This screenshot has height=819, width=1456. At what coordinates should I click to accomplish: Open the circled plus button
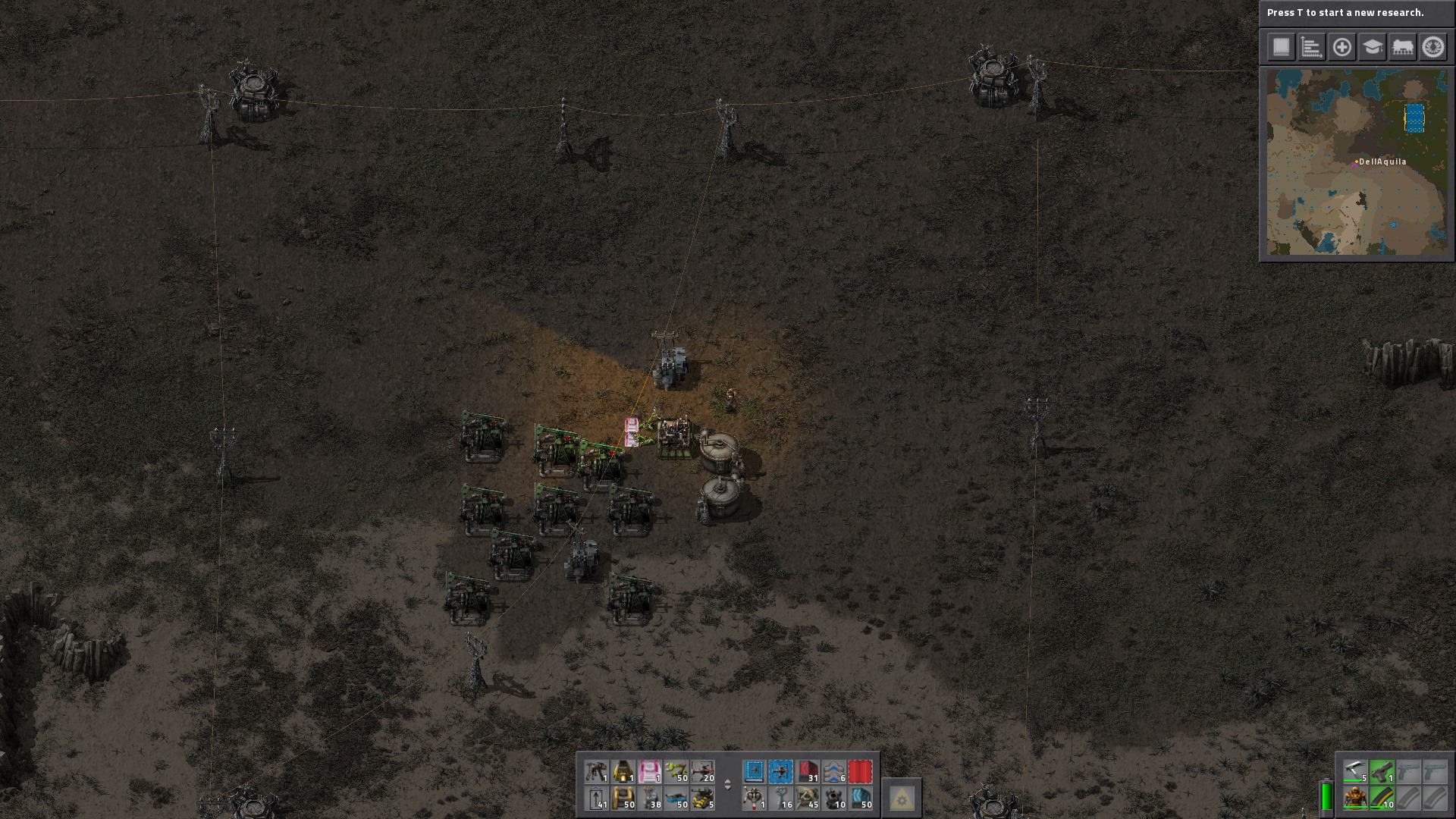tap(1341, 47)
